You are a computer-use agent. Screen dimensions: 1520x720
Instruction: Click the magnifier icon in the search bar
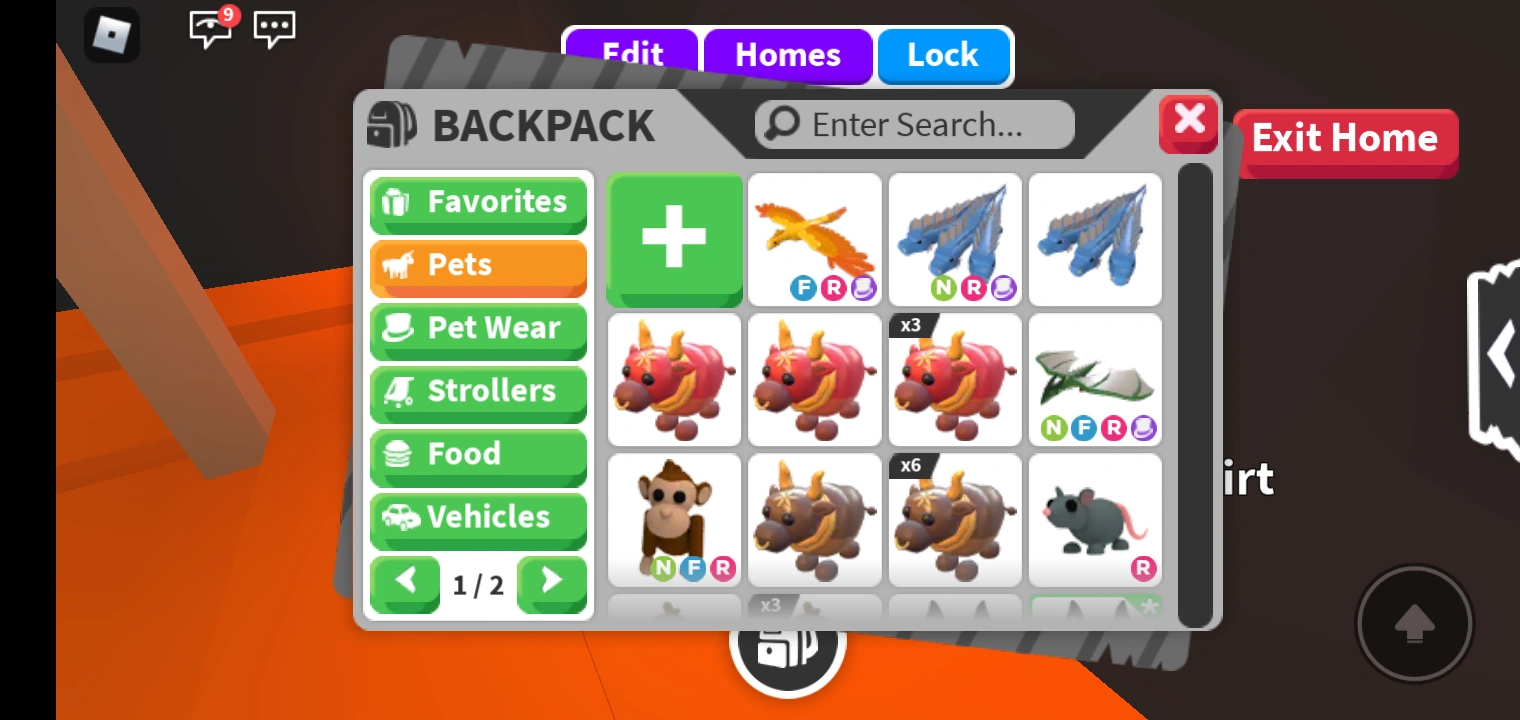[x=782, y=124]
